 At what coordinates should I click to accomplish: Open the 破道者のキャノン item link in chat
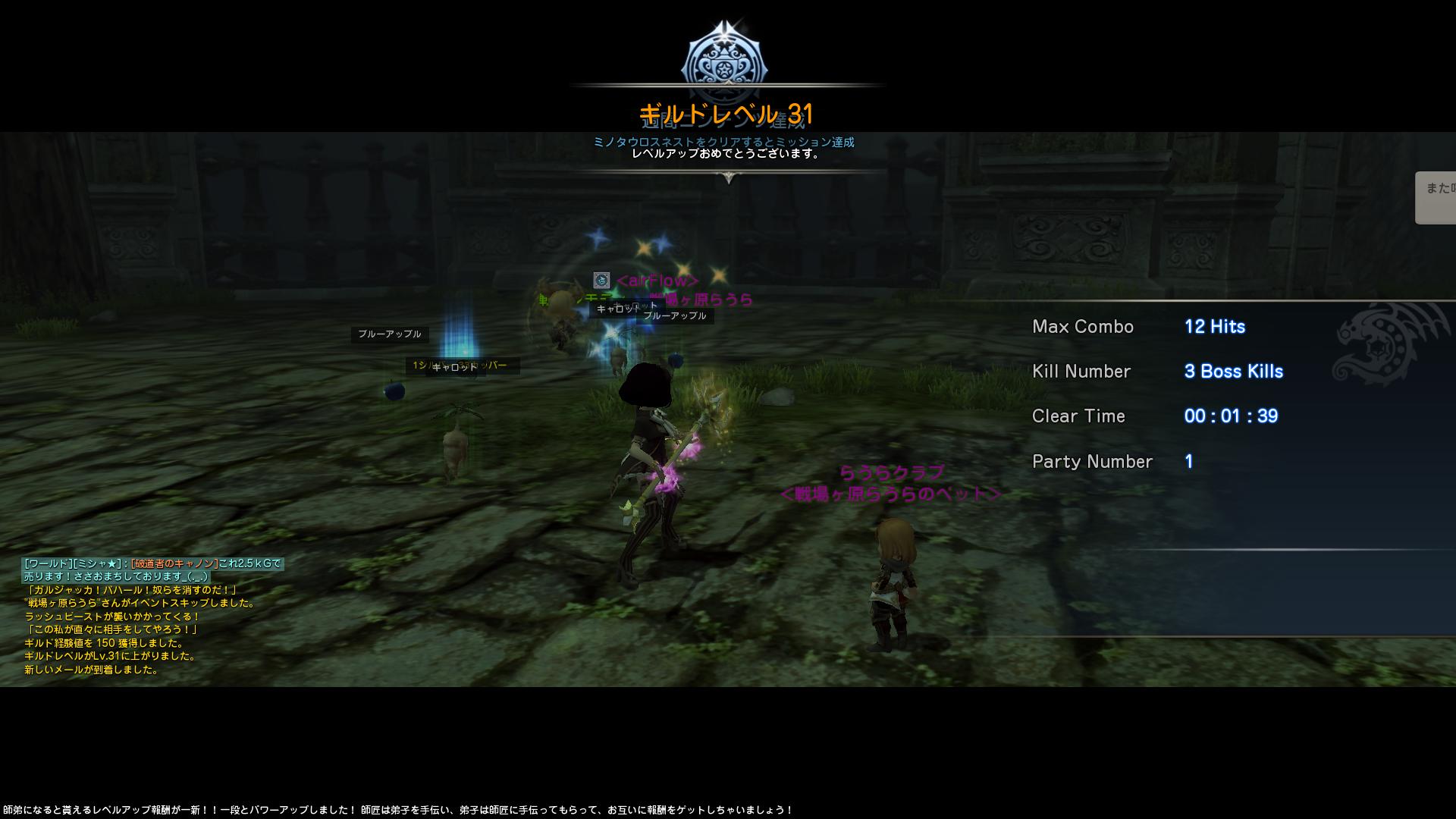(174, 563)
